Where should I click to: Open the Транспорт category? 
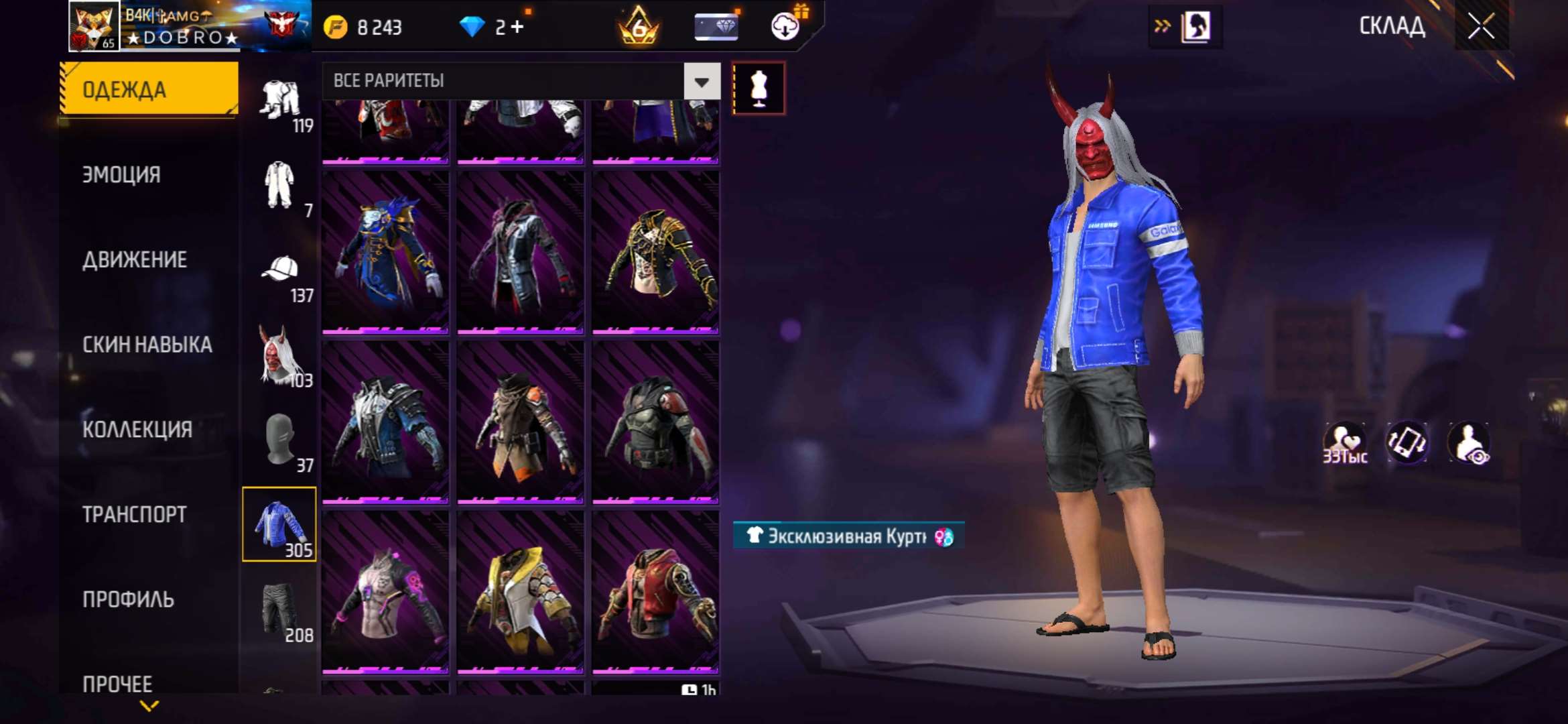click(x=135, y=515)
